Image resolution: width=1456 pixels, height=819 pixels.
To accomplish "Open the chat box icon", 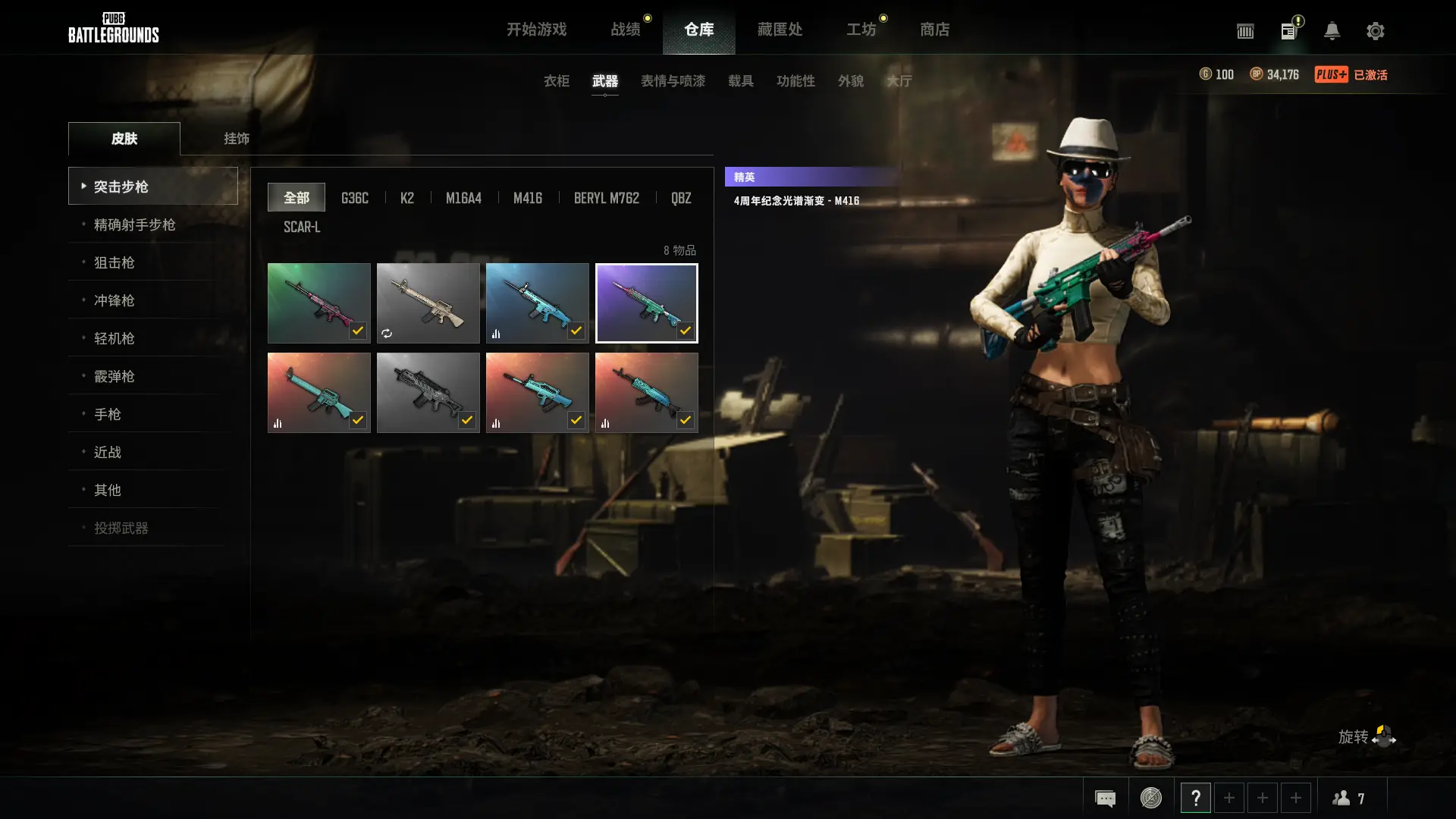I will [x=1105, y=798].
